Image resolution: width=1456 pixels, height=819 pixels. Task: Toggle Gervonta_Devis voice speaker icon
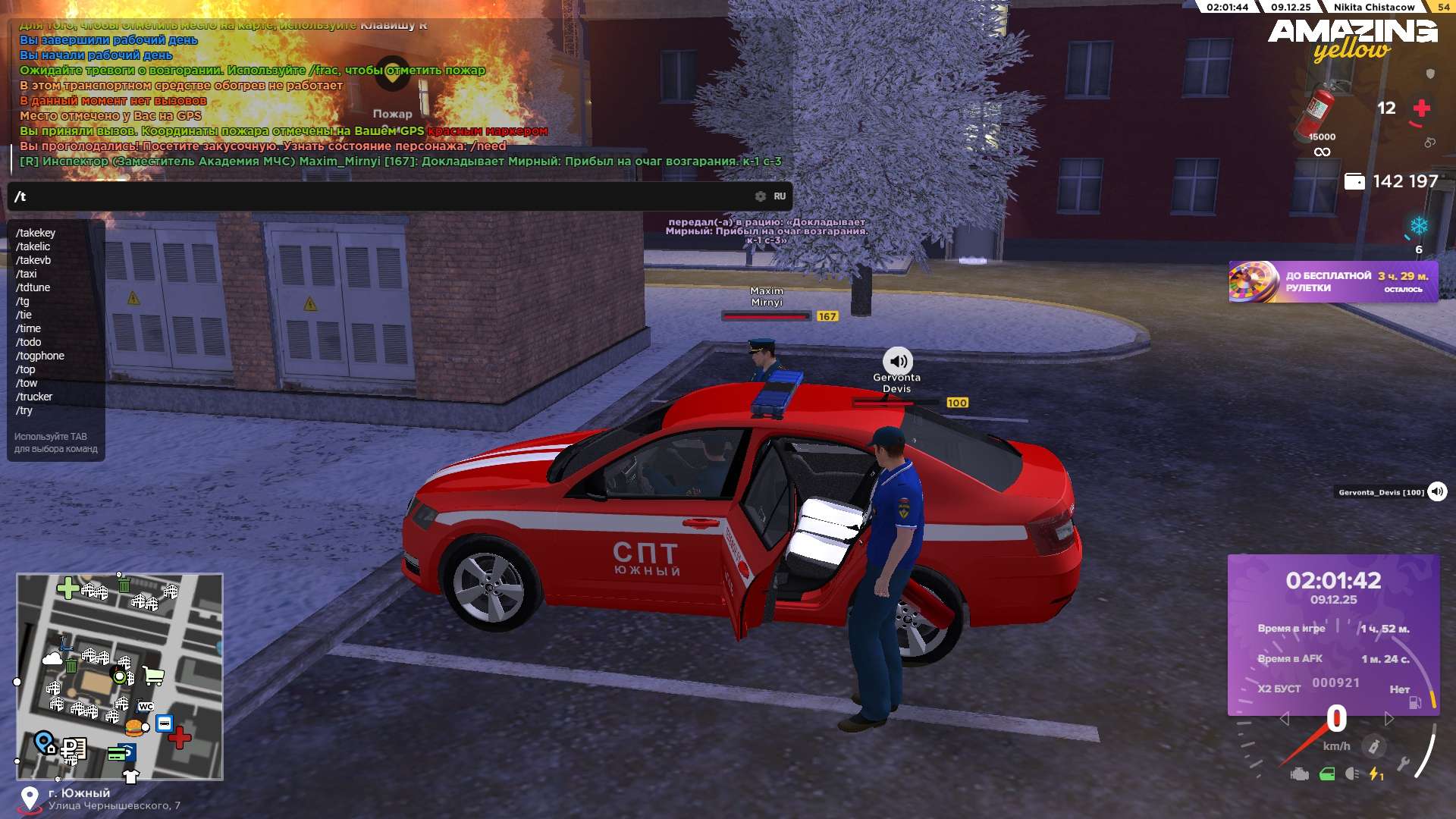pos(1437,492)
